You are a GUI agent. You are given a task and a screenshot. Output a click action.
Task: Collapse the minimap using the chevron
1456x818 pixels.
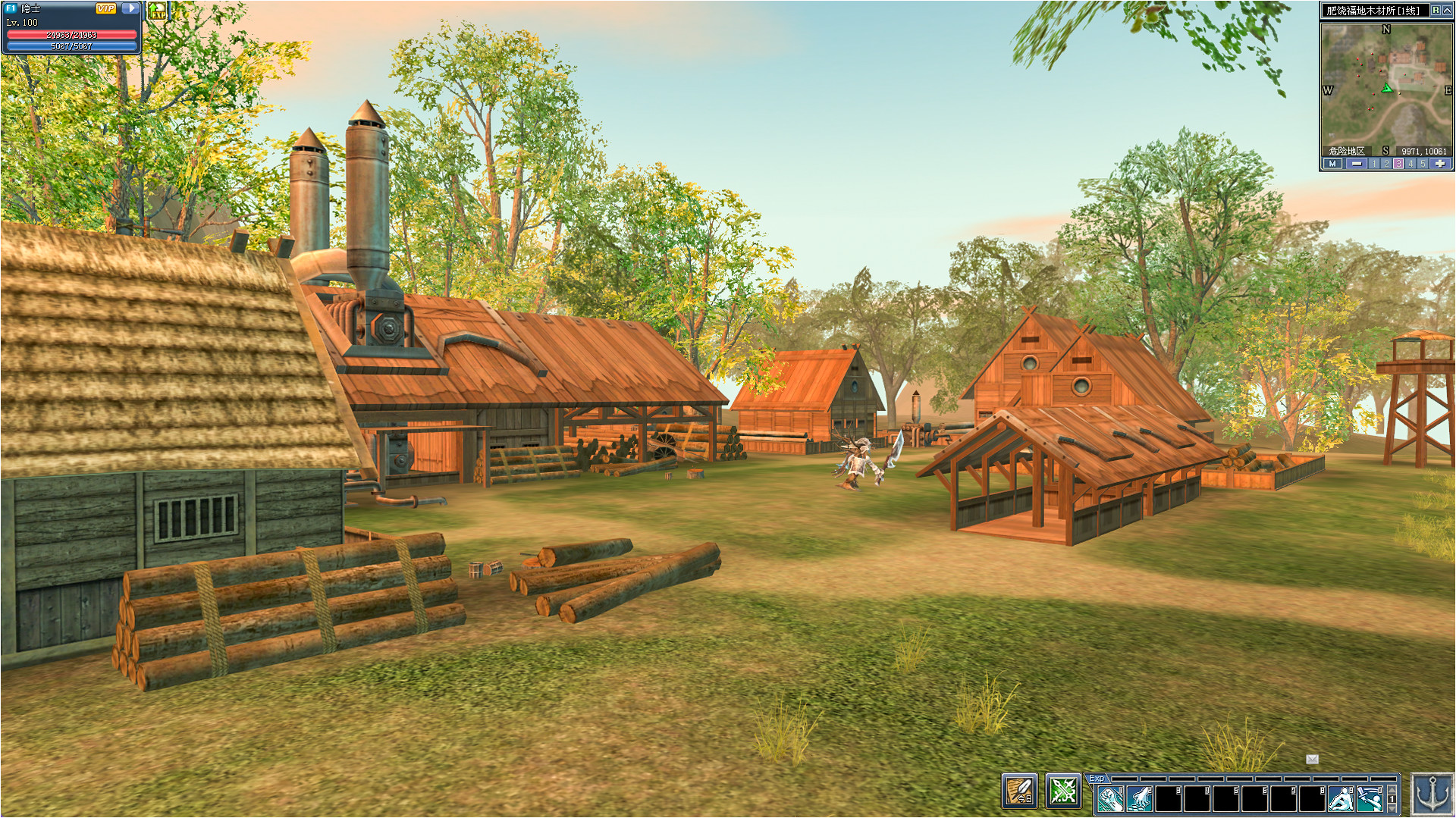tap(1447, 11)
